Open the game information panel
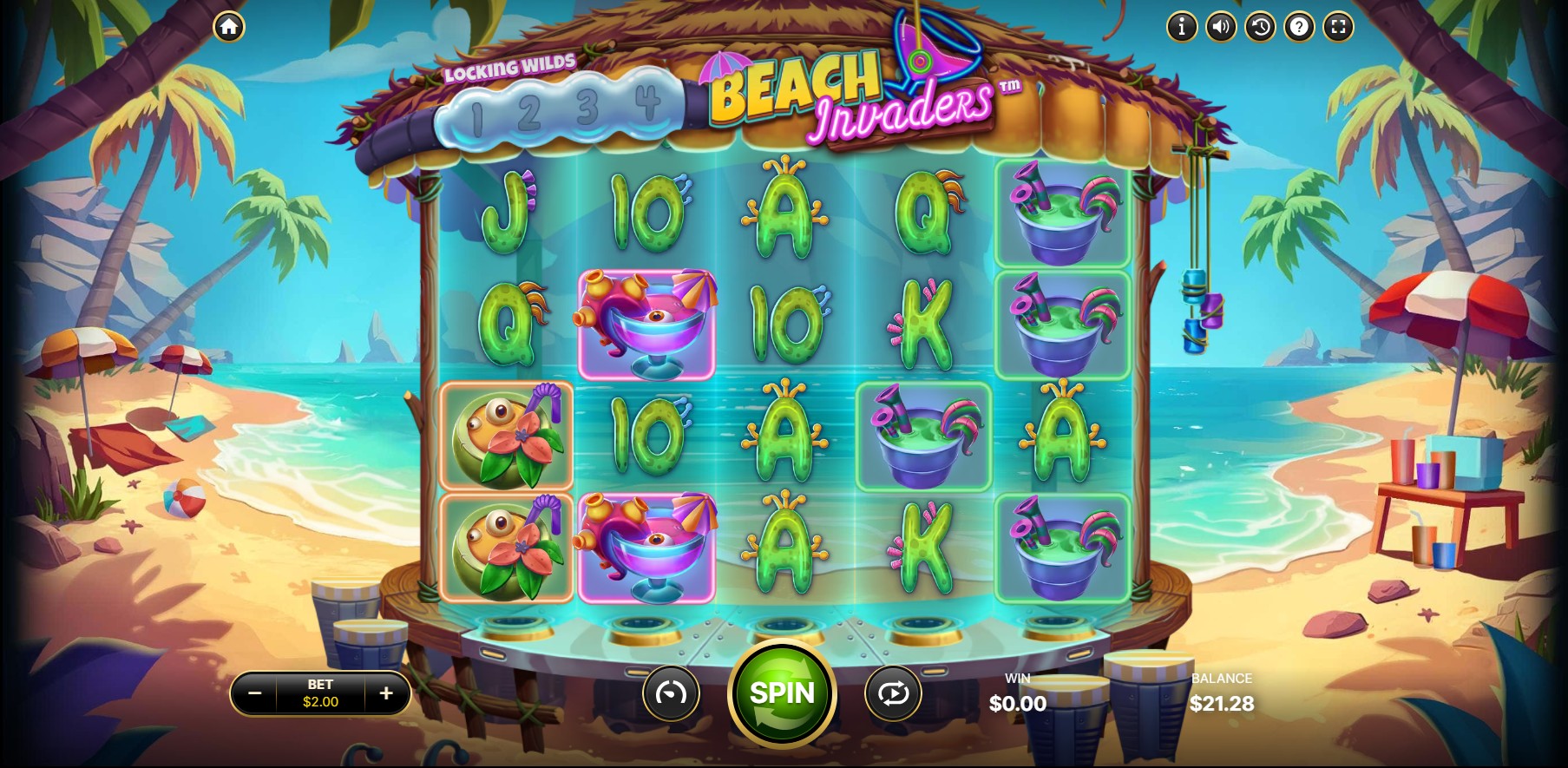 click(1181, 27)
